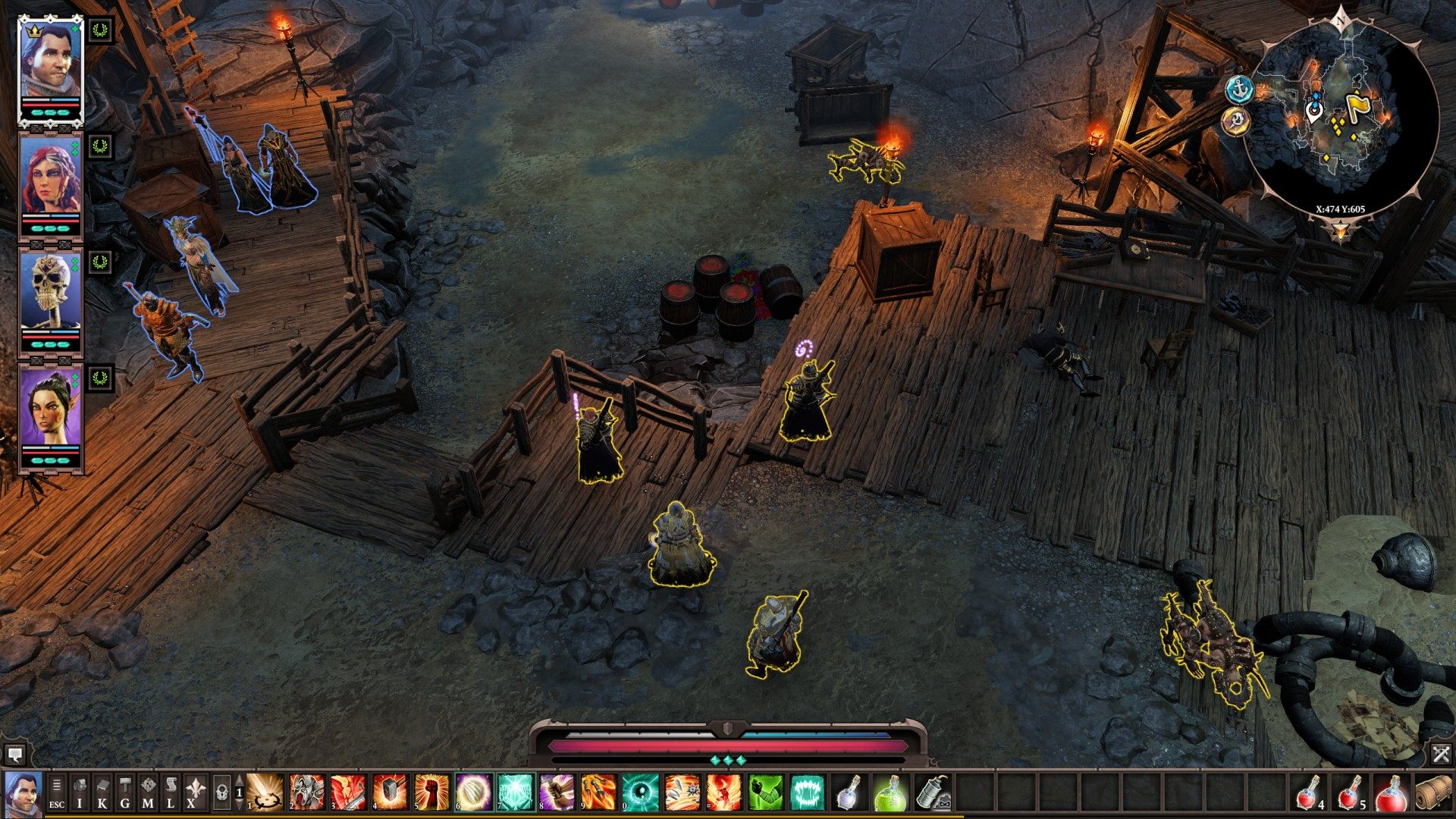Toggle the hotbar padlock icon

coord(221,792)
